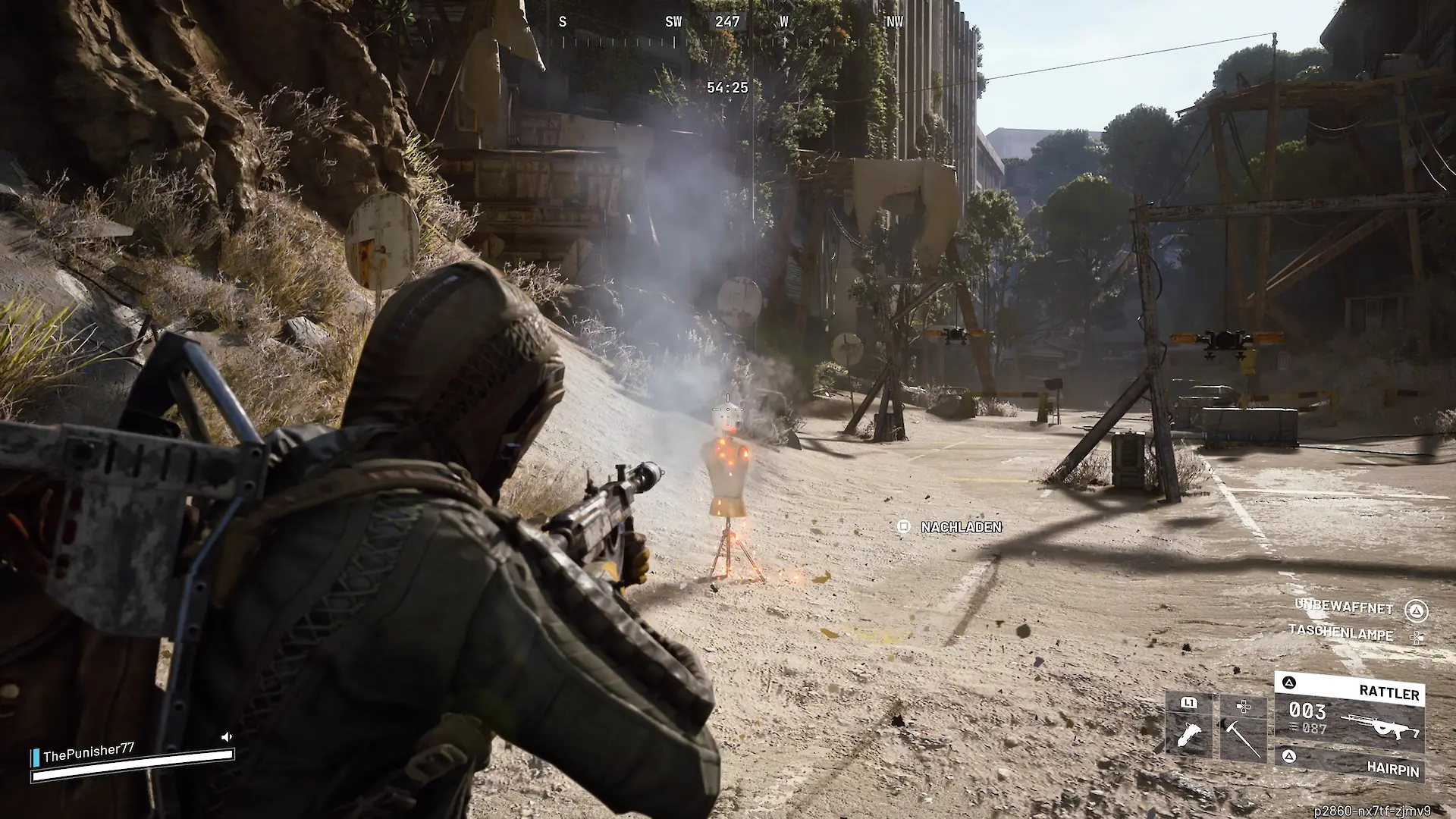The image size is (1456, 819).
Task: Click the ThePunisher77 player nameplate
Action: [89, 753]
